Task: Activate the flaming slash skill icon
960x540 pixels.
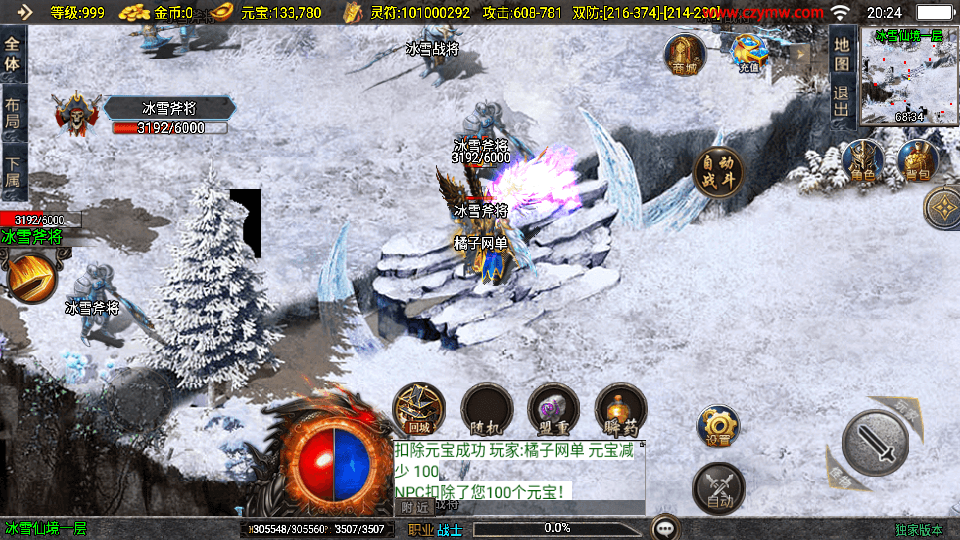Action: (31, 278)
